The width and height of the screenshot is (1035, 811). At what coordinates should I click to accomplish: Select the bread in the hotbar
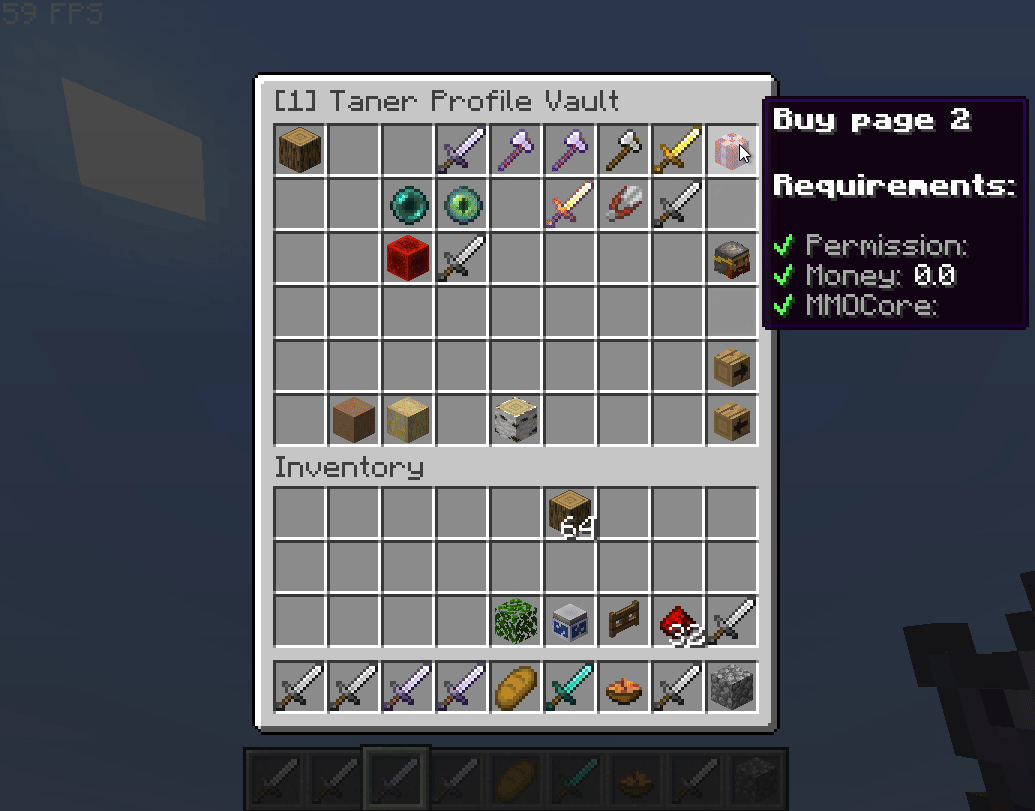click(515, 687)
